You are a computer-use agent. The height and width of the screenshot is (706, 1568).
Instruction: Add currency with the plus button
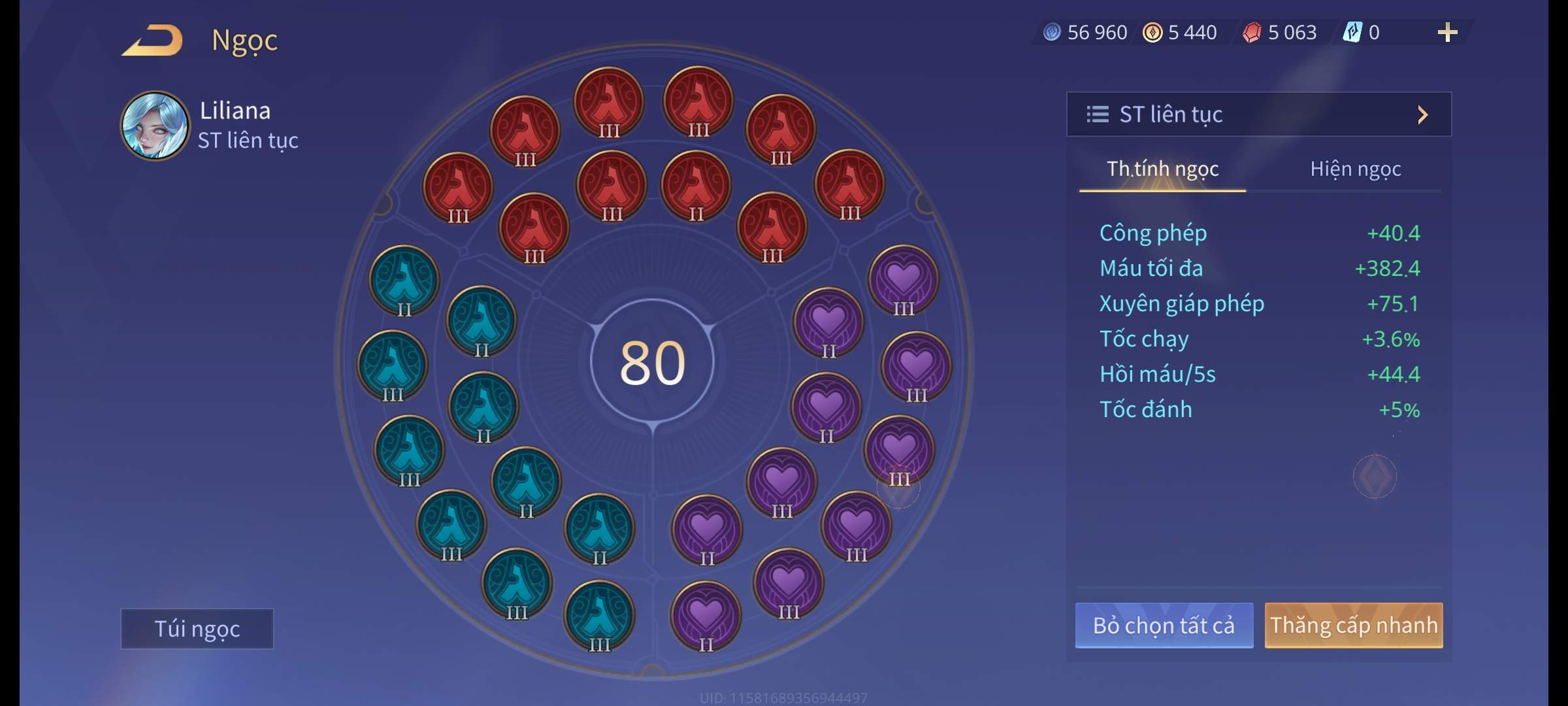point(1447,32)
